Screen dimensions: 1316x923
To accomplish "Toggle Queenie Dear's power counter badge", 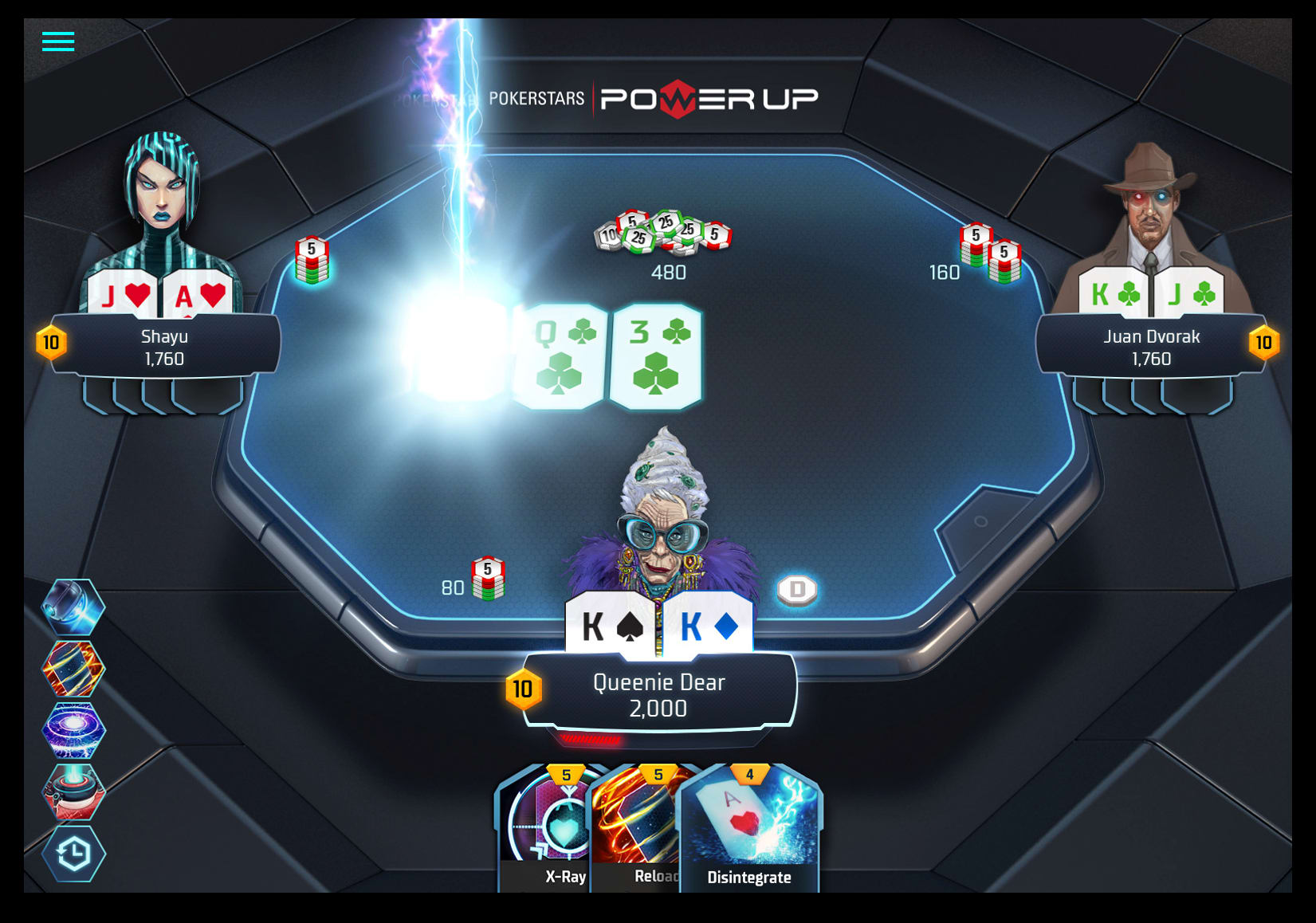I will (x=524, y=689).
